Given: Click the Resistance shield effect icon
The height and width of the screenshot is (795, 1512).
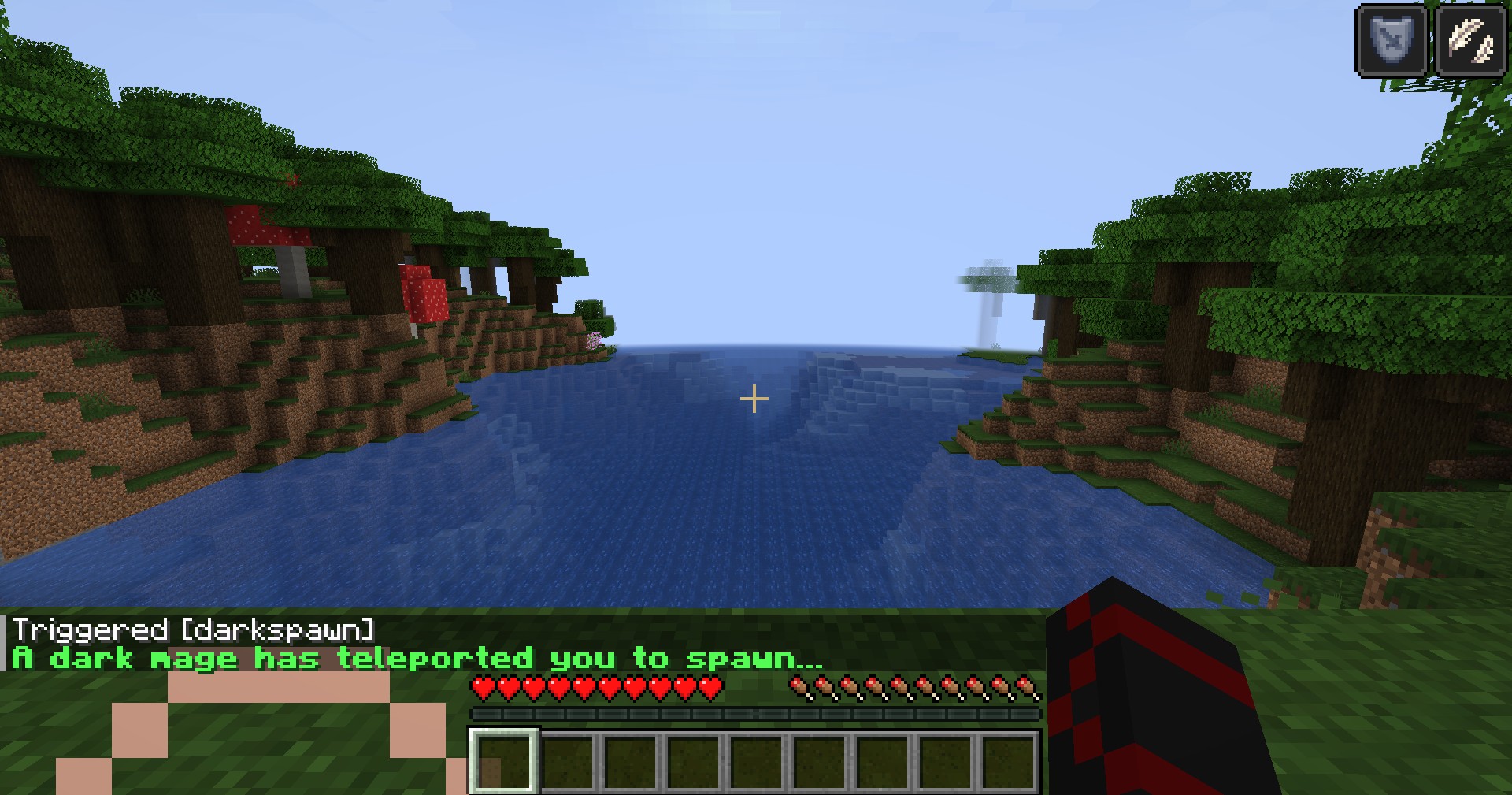Looking at the screenshot, I should pos(1391,39).
